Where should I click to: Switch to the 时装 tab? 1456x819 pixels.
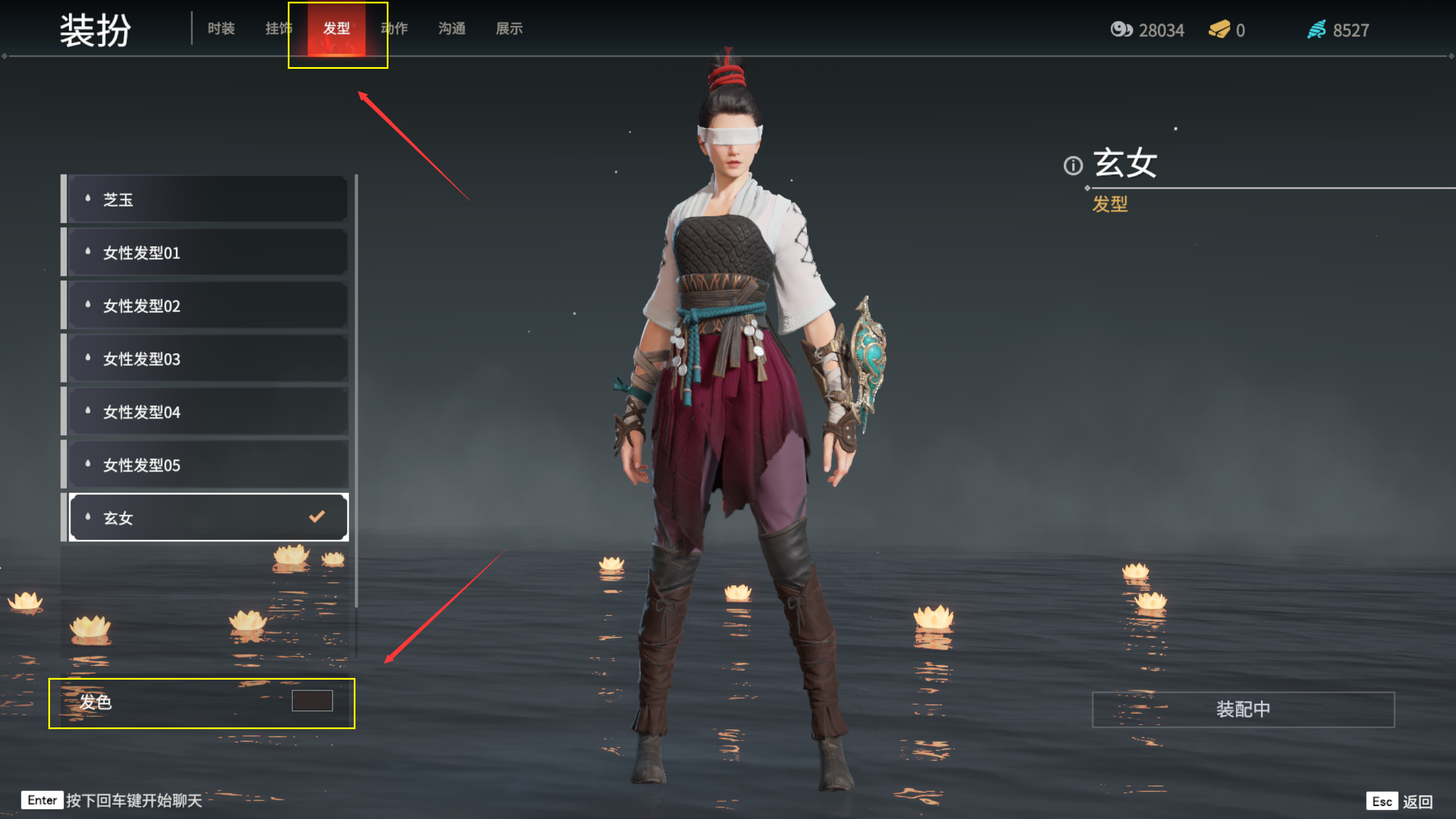point(221,28)
